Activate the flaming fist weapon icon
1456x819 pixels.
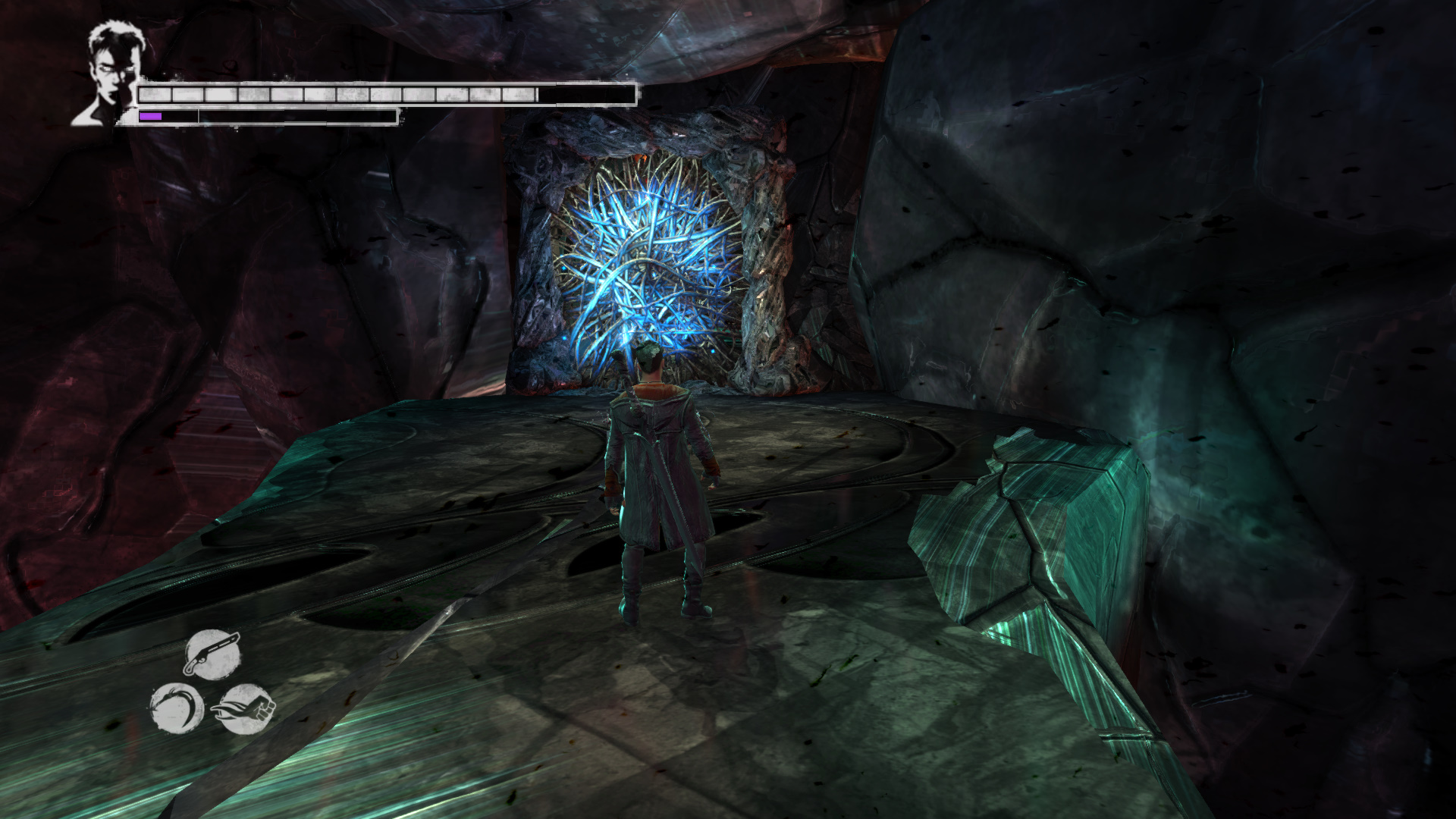pyautogui.click(x=245, y=708)
